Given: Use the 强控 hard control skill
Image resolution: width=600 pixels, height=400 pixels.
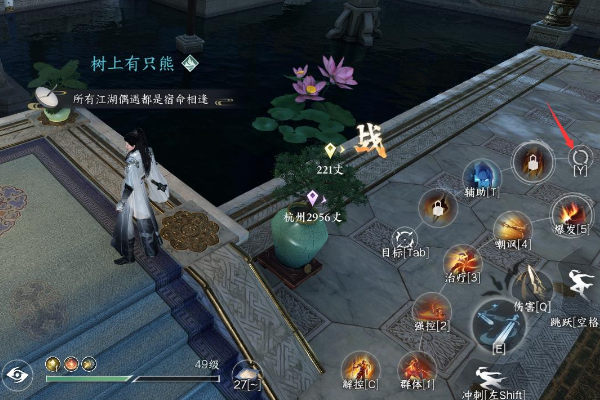Looking at the screenshot, I should 430,310.
